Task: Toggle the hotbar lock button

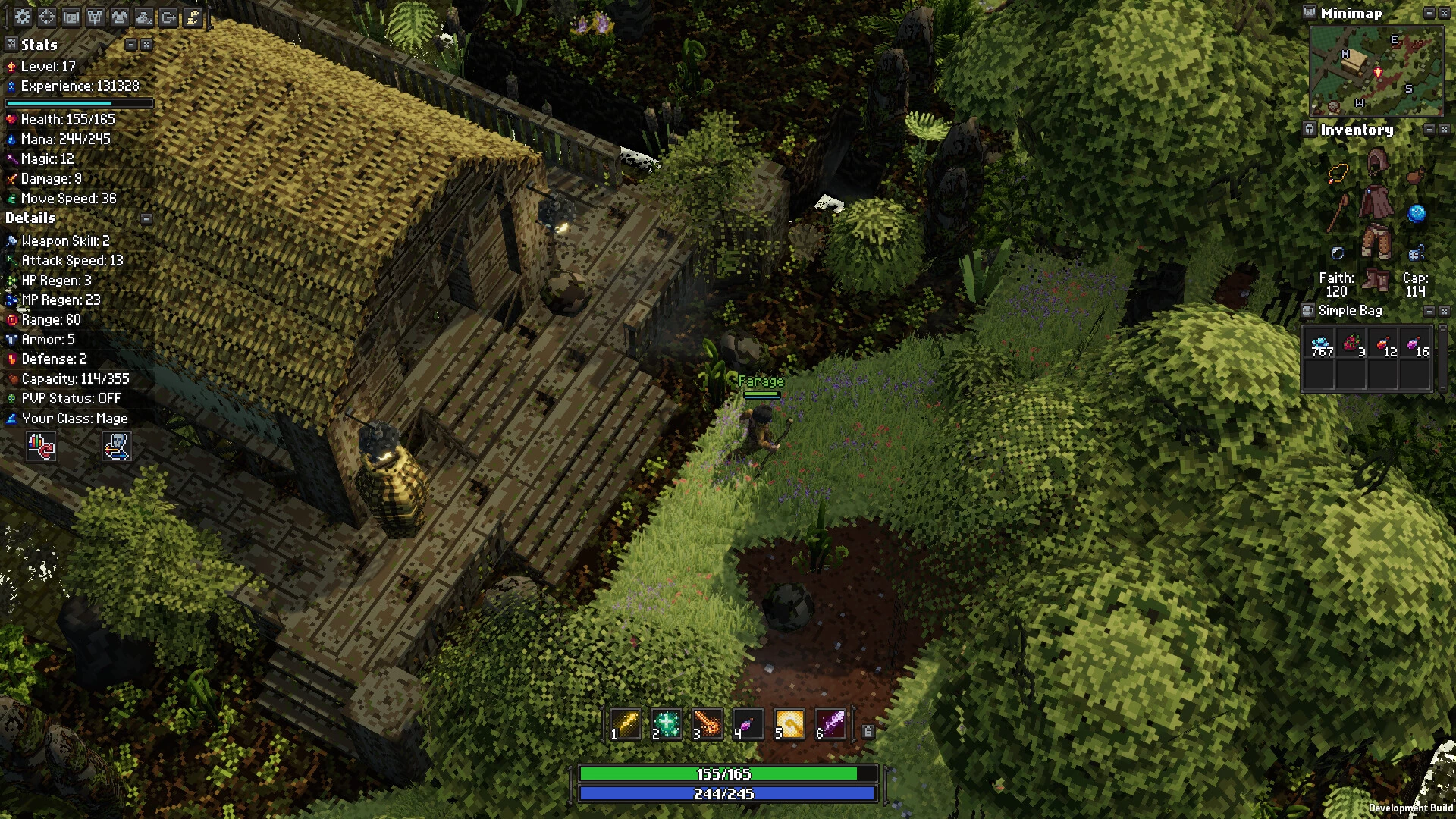Action: 868,731
